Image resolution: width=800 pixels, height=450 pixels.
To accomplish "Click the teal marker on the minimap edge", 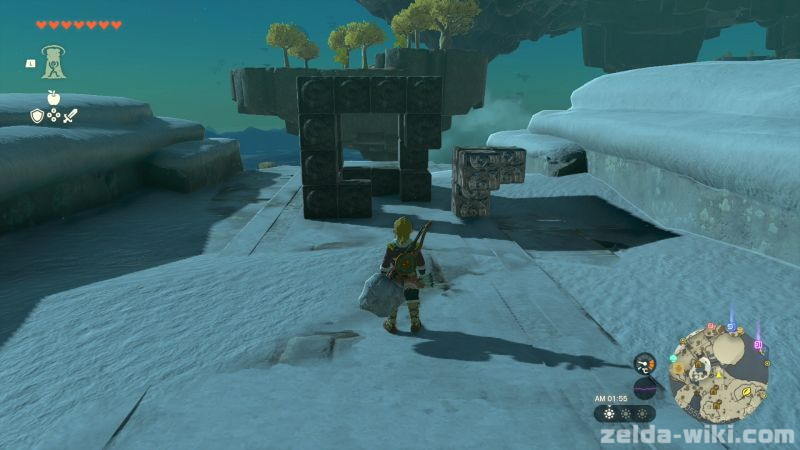I will pos(674,358).
